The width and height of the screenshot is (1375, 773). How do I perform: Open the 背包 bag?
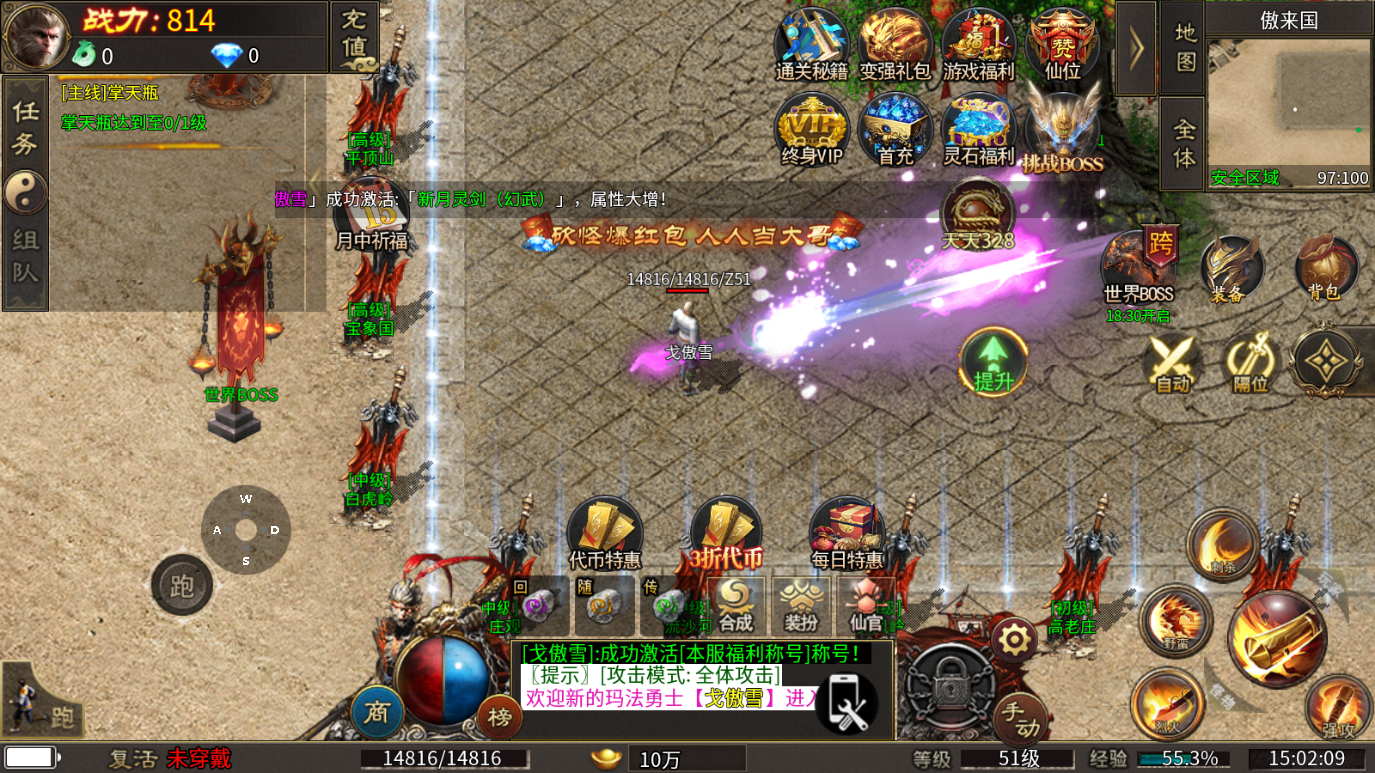coord(1326,268)
